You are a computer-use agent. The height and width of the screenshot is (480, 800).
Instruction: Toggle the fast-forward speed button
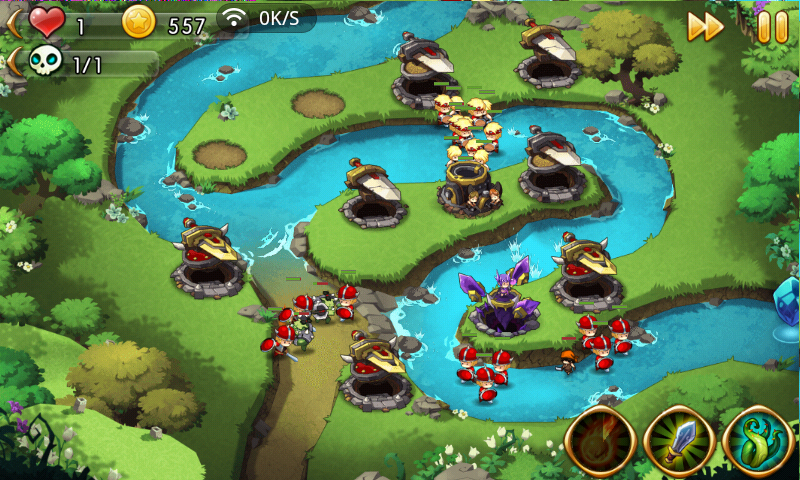click(704, 27)
